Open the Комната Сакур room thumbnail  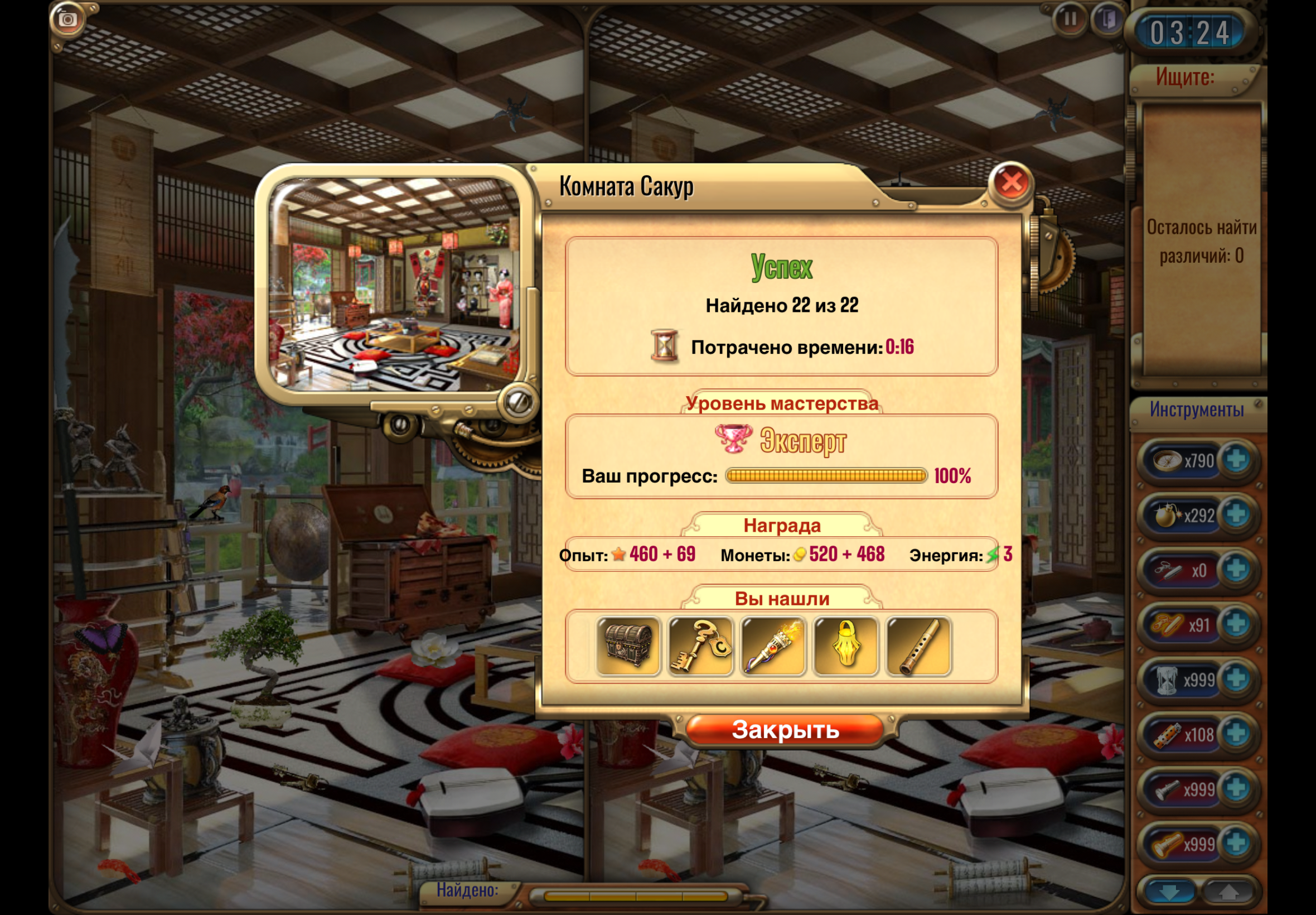[x=394, y=285]
